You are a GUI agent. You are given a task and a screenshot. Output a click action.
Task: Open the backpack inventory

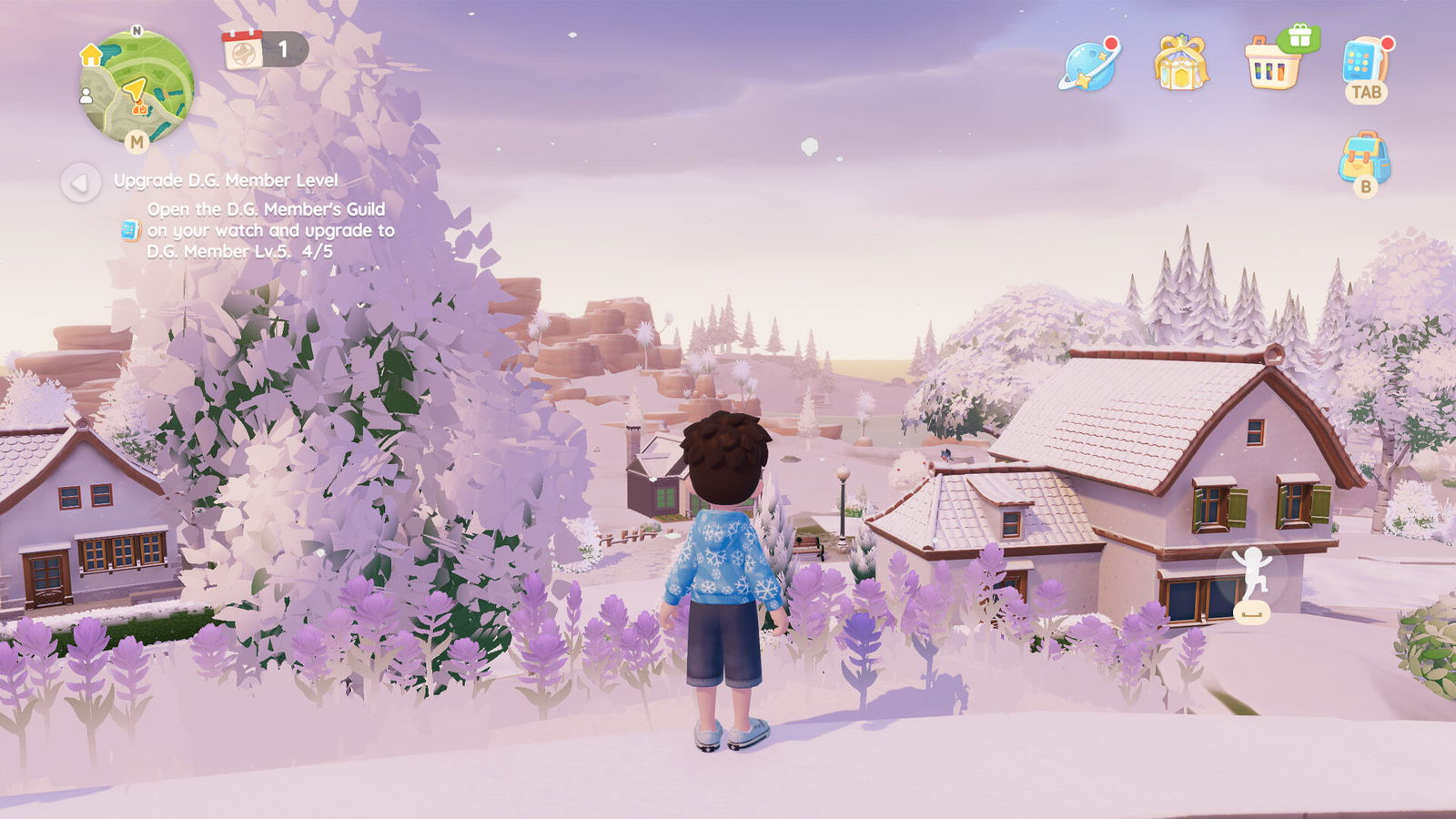pyautogui.click(x=1364, y=160)
